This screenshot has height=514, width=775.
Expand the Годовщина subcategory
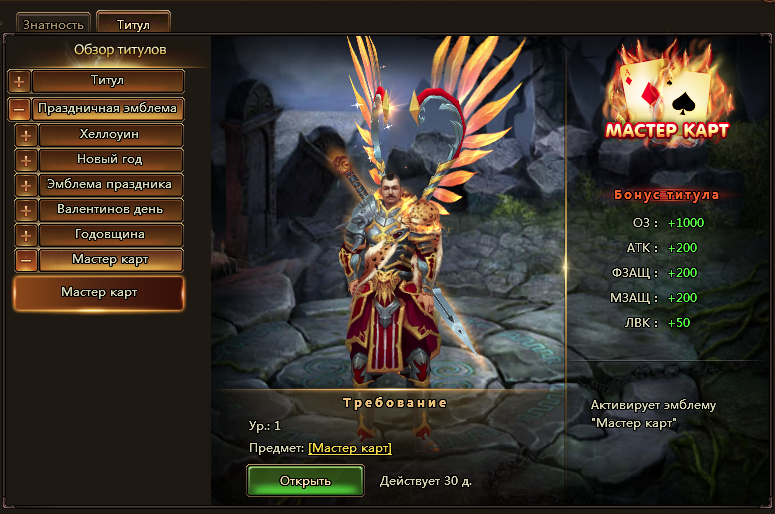[26, 236]
